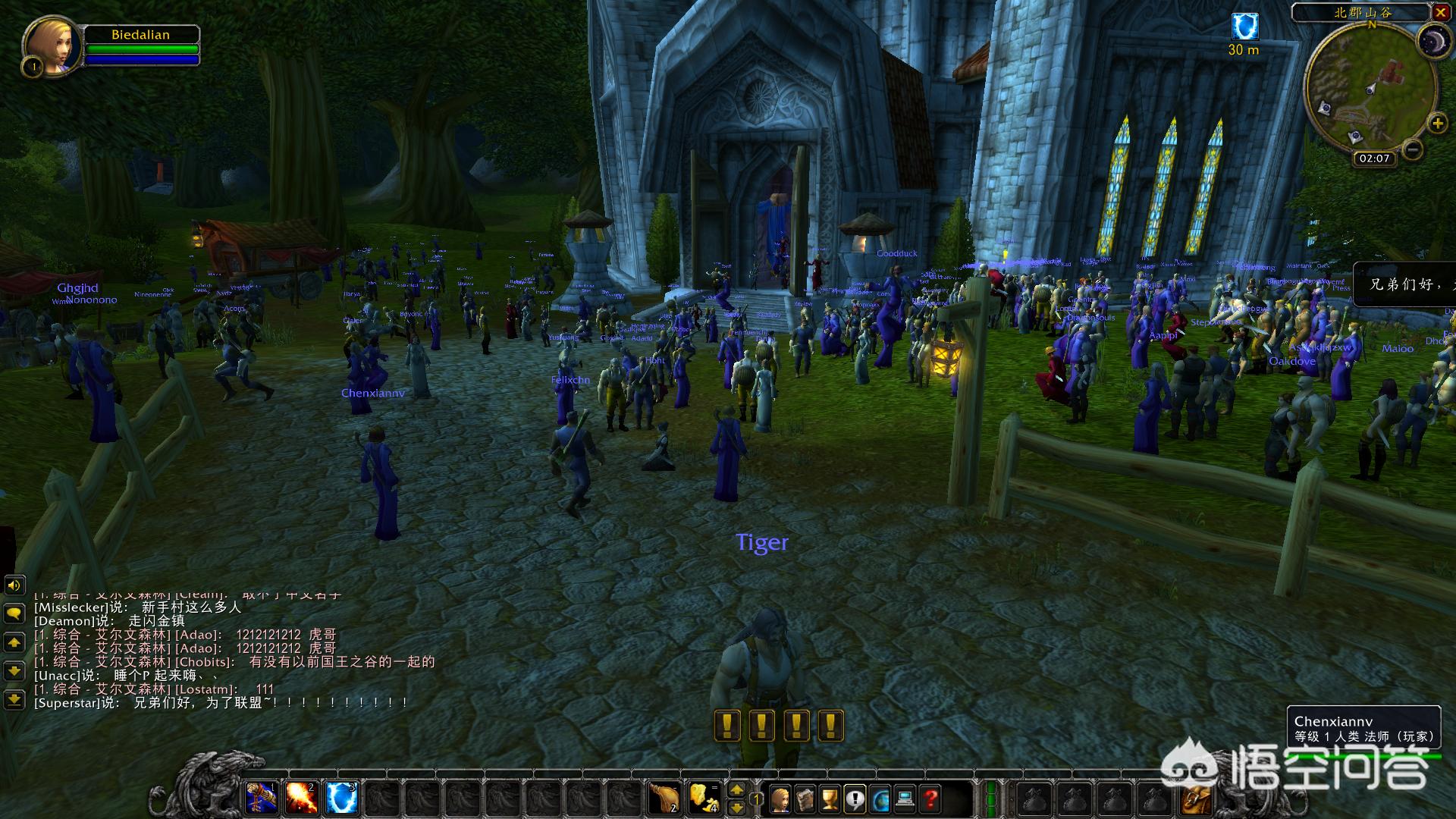Open the backpack bag slot
The height and width of the screenshot is (819, 1456).
(x=1195, y=798)
